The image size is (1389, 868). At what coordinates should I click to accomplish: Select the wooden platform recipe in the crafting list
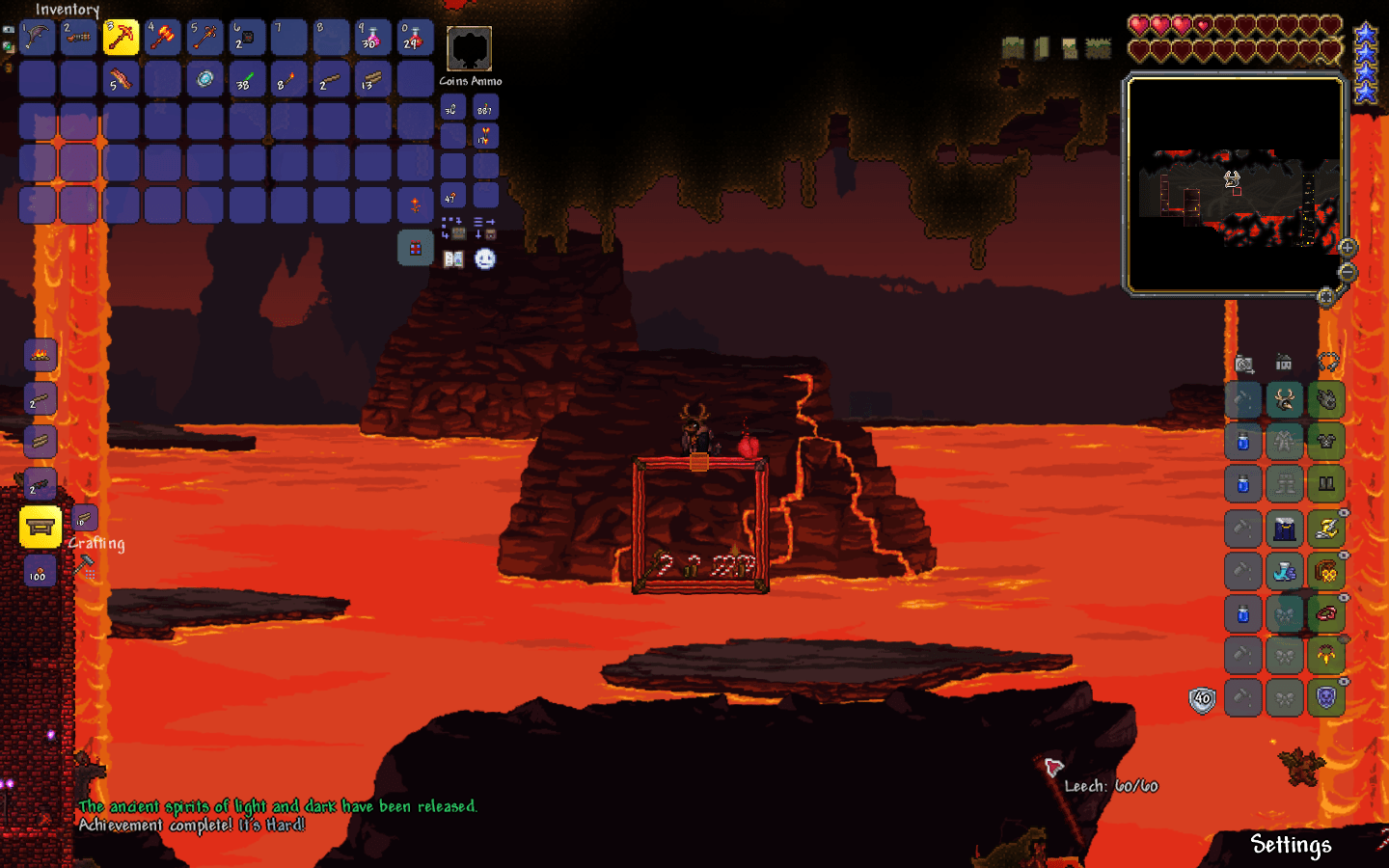[x=40, y=442]
